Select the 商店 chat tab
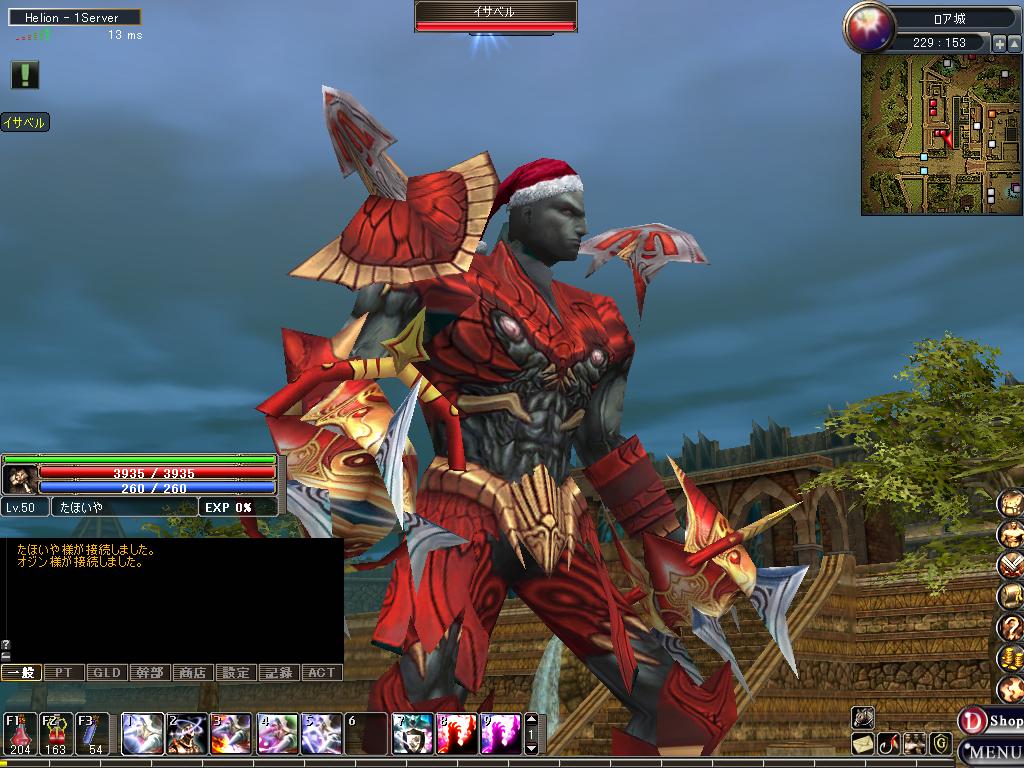The image size is (1024, 768). 193,673
